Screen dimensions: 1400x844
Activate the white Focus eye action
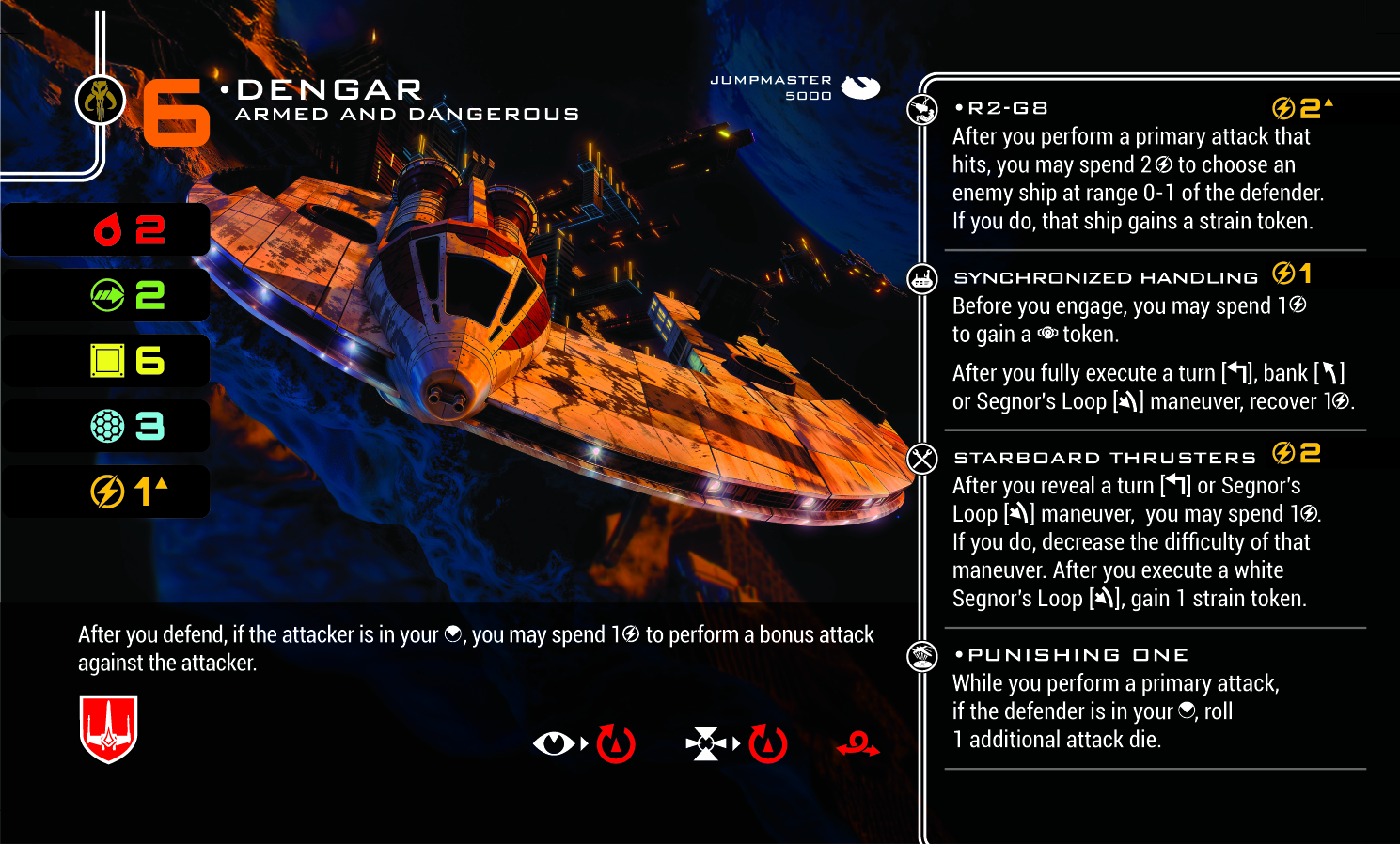point(554,743)
